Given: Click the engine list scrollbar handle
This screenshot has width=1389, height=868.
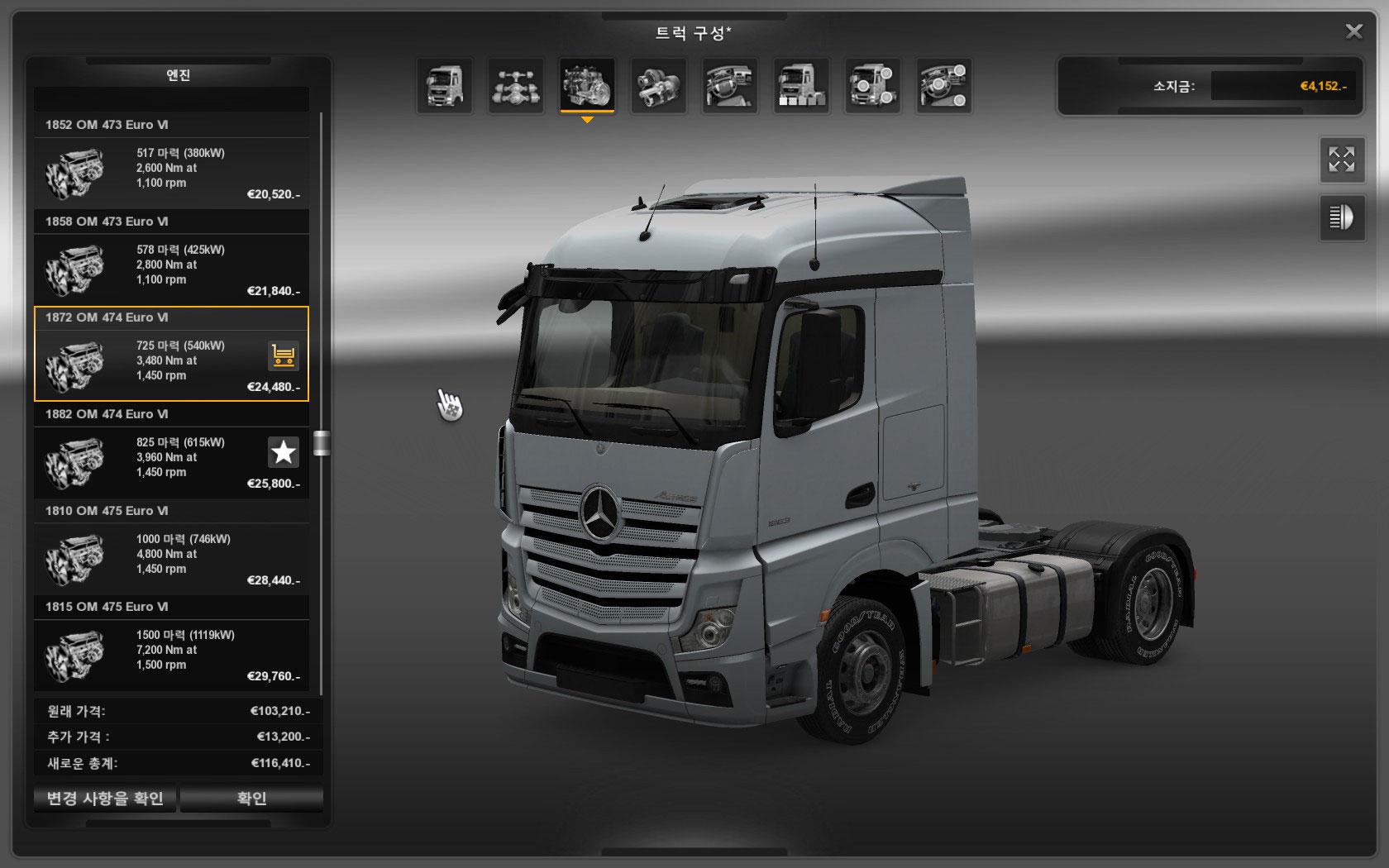Looking at the screenshot, I should (322, 443).
